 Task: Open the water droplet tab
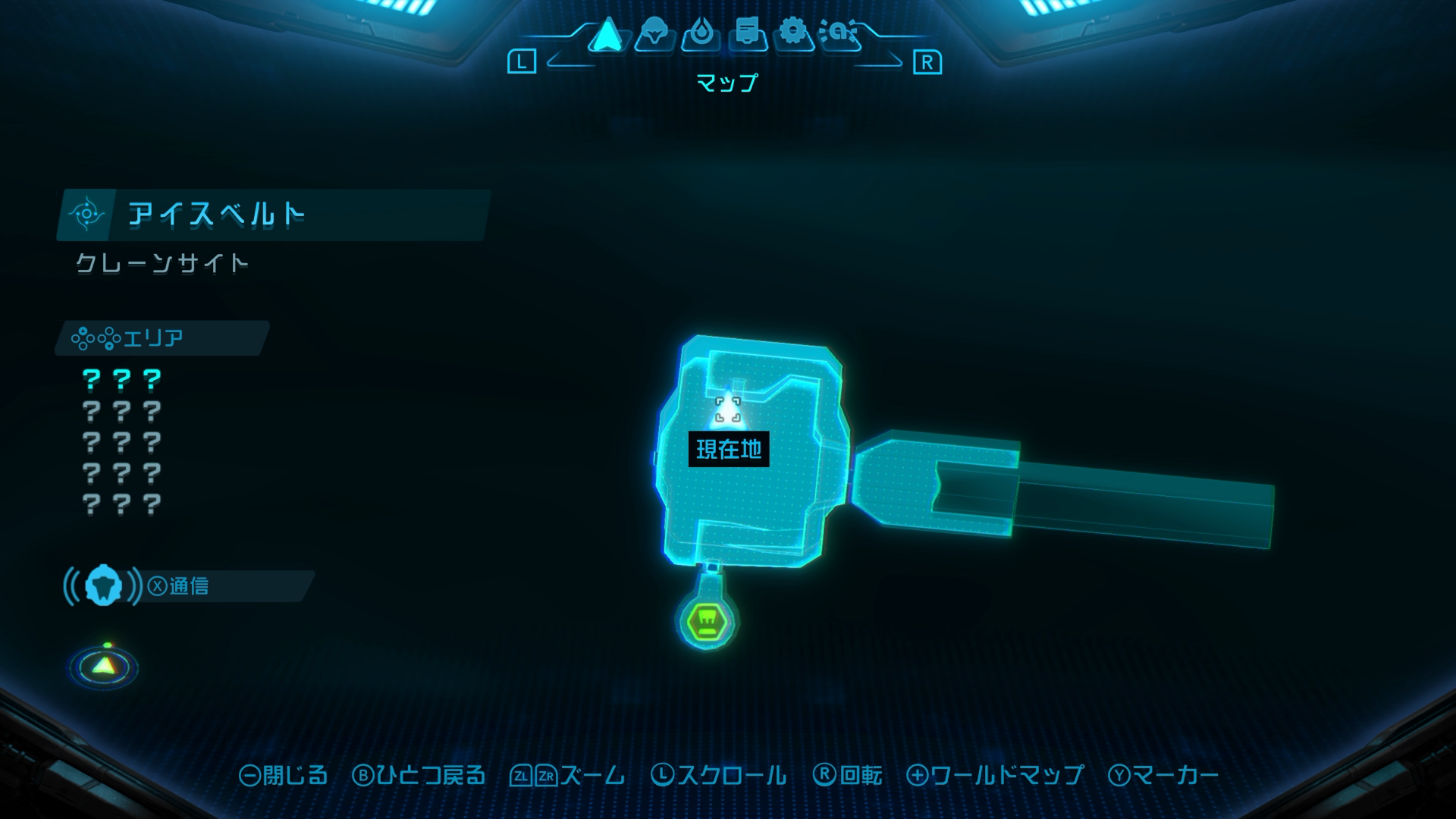[x=701, y=34]
